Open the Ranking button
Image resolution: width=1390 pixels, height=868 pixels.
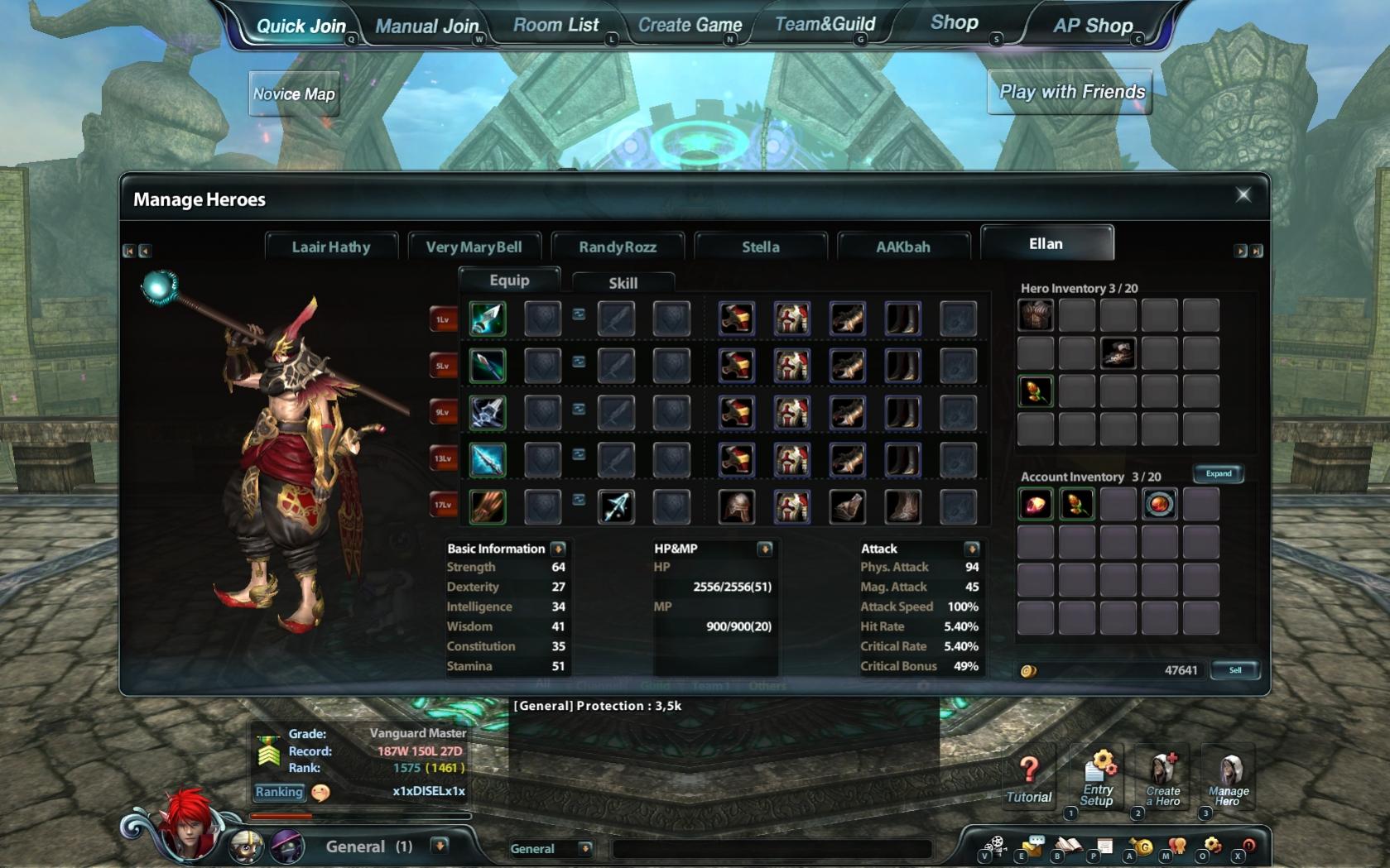(x=279, y=792)
